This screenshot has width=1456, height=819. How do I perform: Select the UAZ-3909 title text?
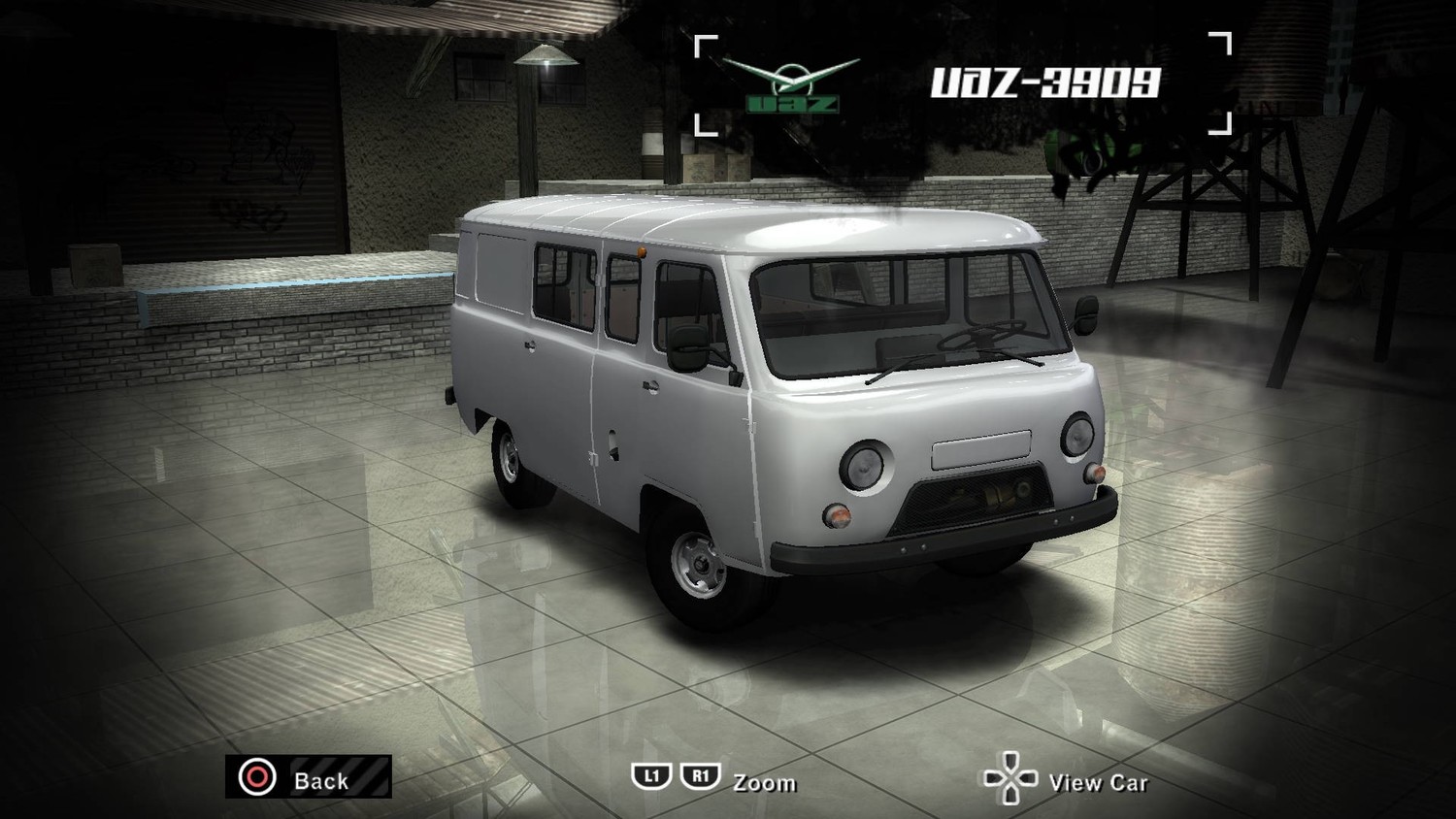click(x=1045, y=82)
